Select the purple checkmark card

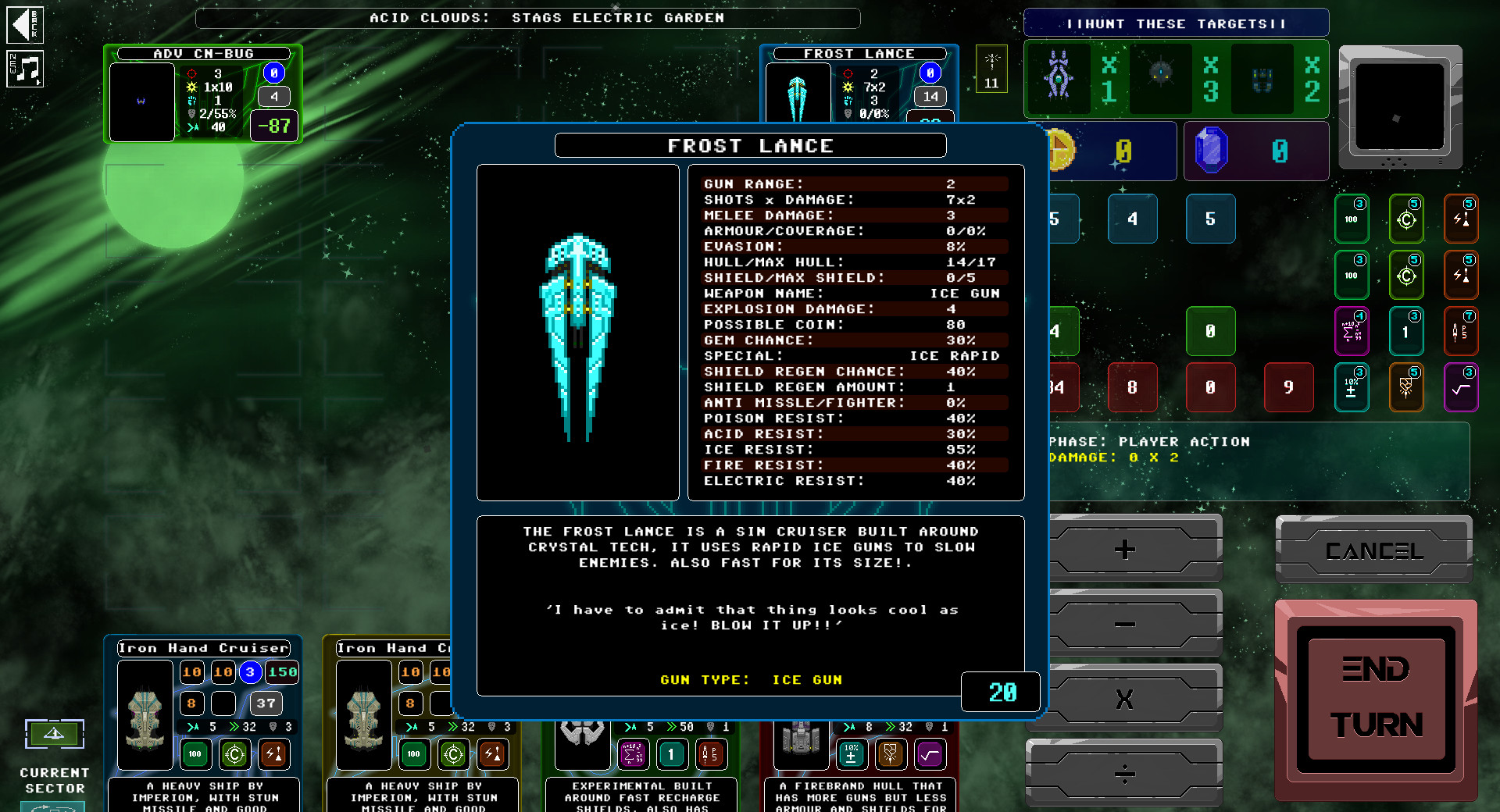1462,388
